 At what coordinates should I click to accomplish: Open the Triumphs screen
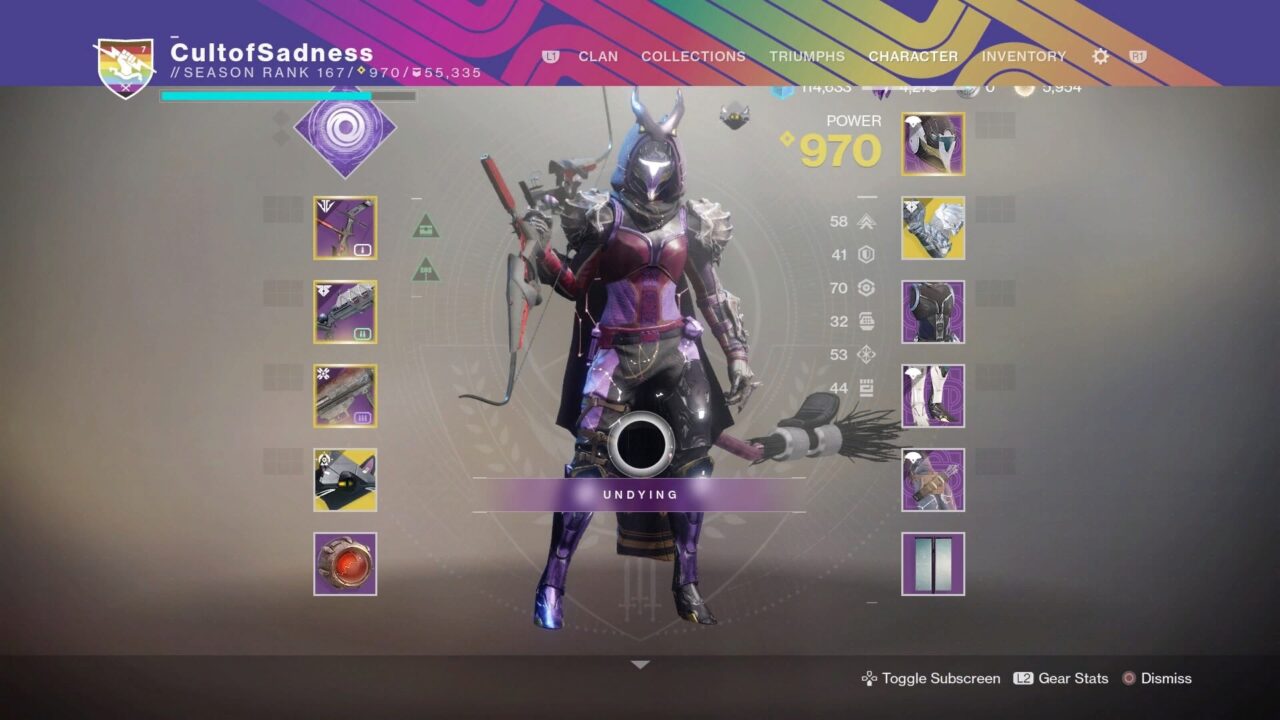(x=807, y=57)
